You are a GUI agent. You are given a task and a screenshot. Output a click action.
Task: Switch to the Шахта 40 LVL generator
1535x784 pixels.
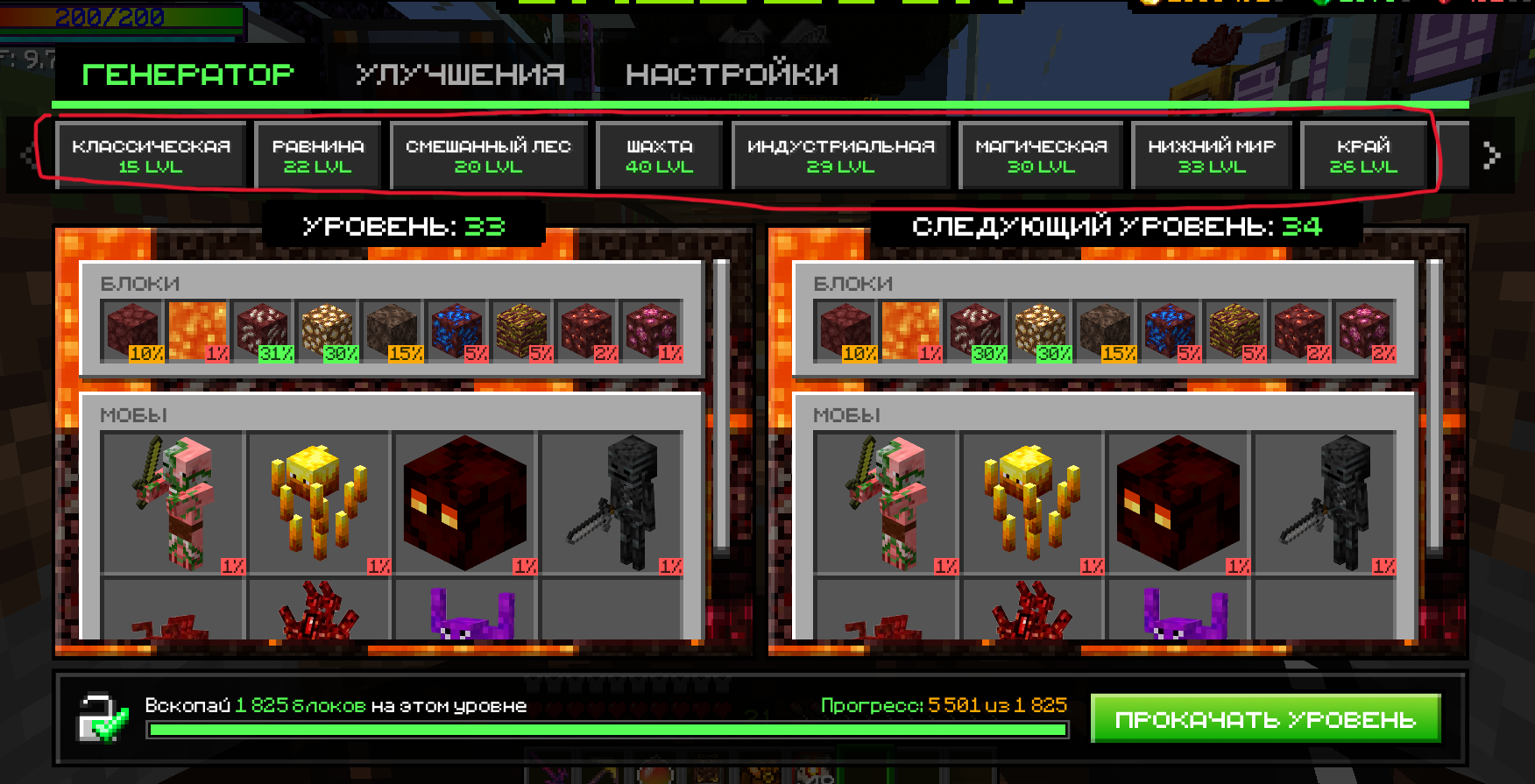[x=658, y=155]
